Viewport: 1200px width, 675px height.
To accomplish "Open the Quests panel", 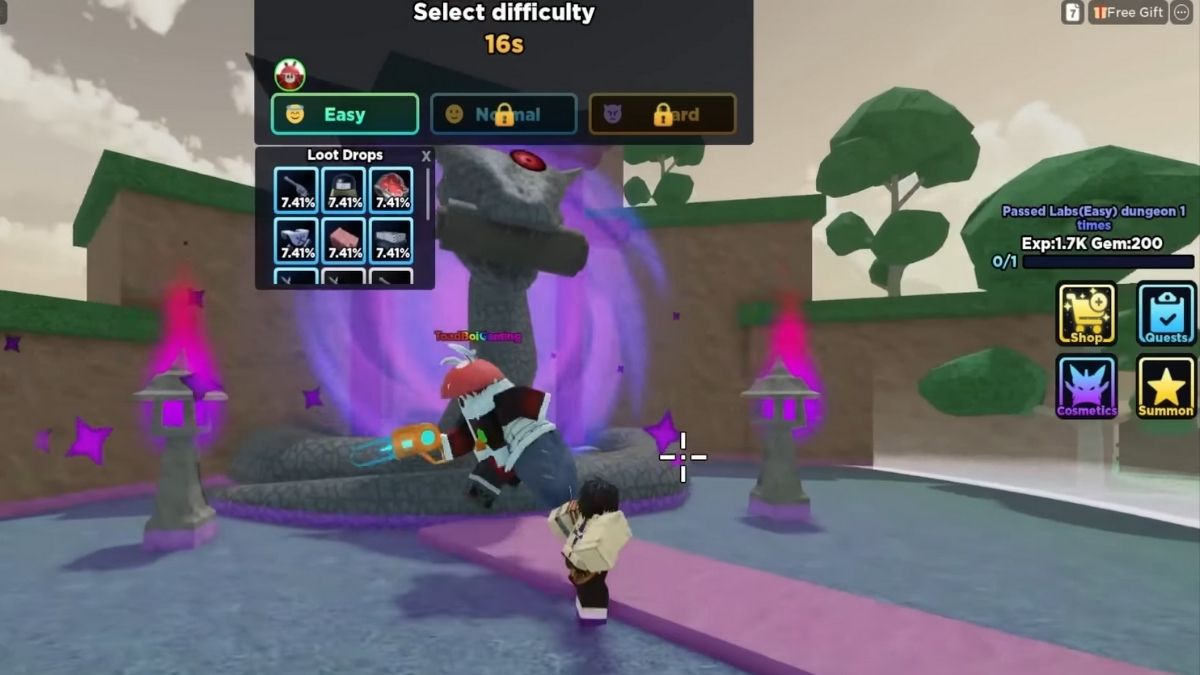I will [x=1166, y=314].
